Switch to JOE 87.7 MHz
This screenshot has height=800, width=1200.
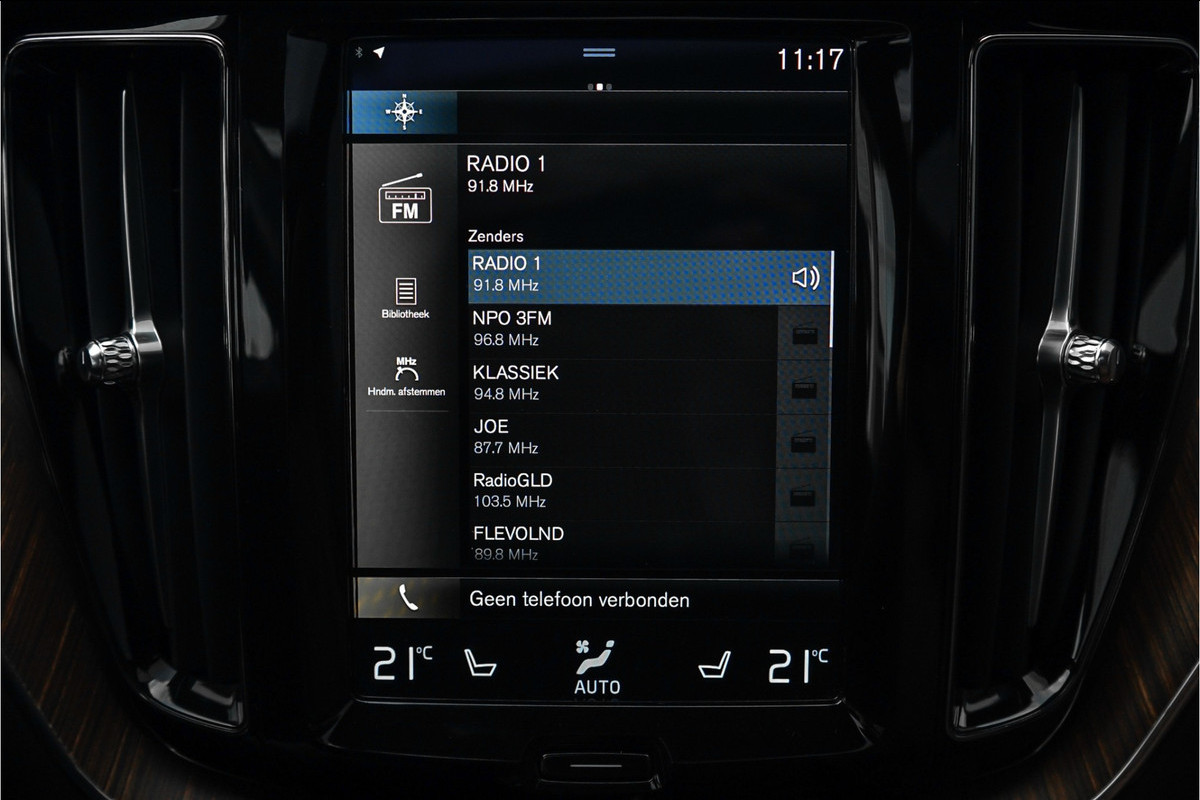[x=620, y=437]
